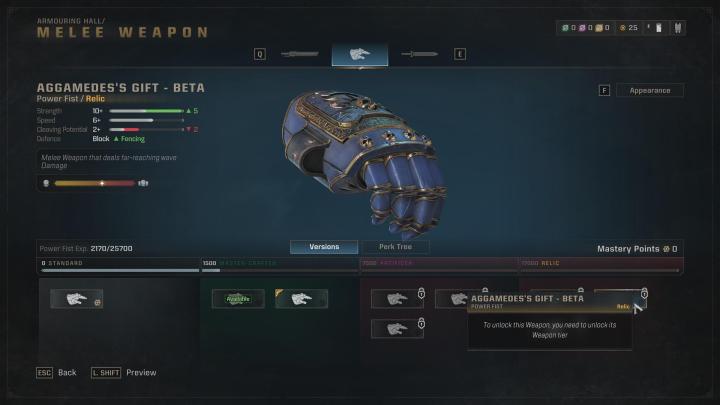720x405 pixels.
Task: Switch to the chainsword weapon tab
Action: [x=299, y=54]
